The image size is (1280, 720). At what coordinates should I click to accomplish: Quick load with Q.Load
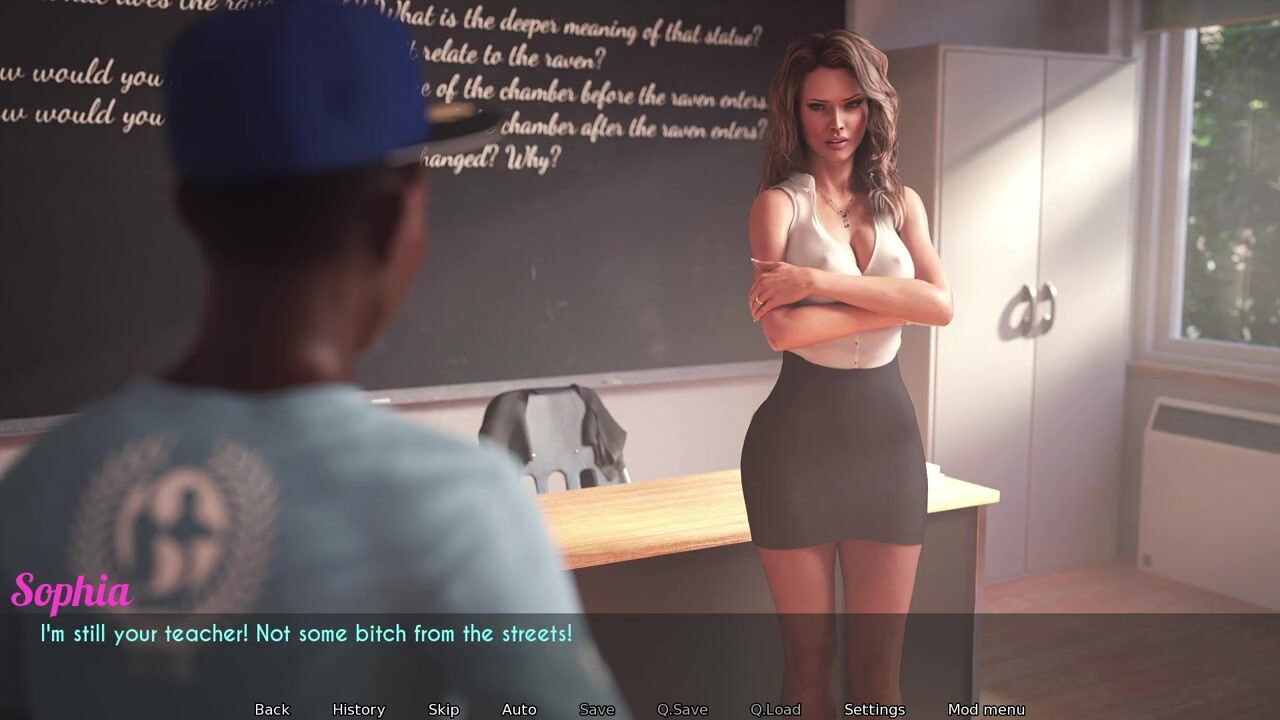pyautogui.click(x=775, y=709)
